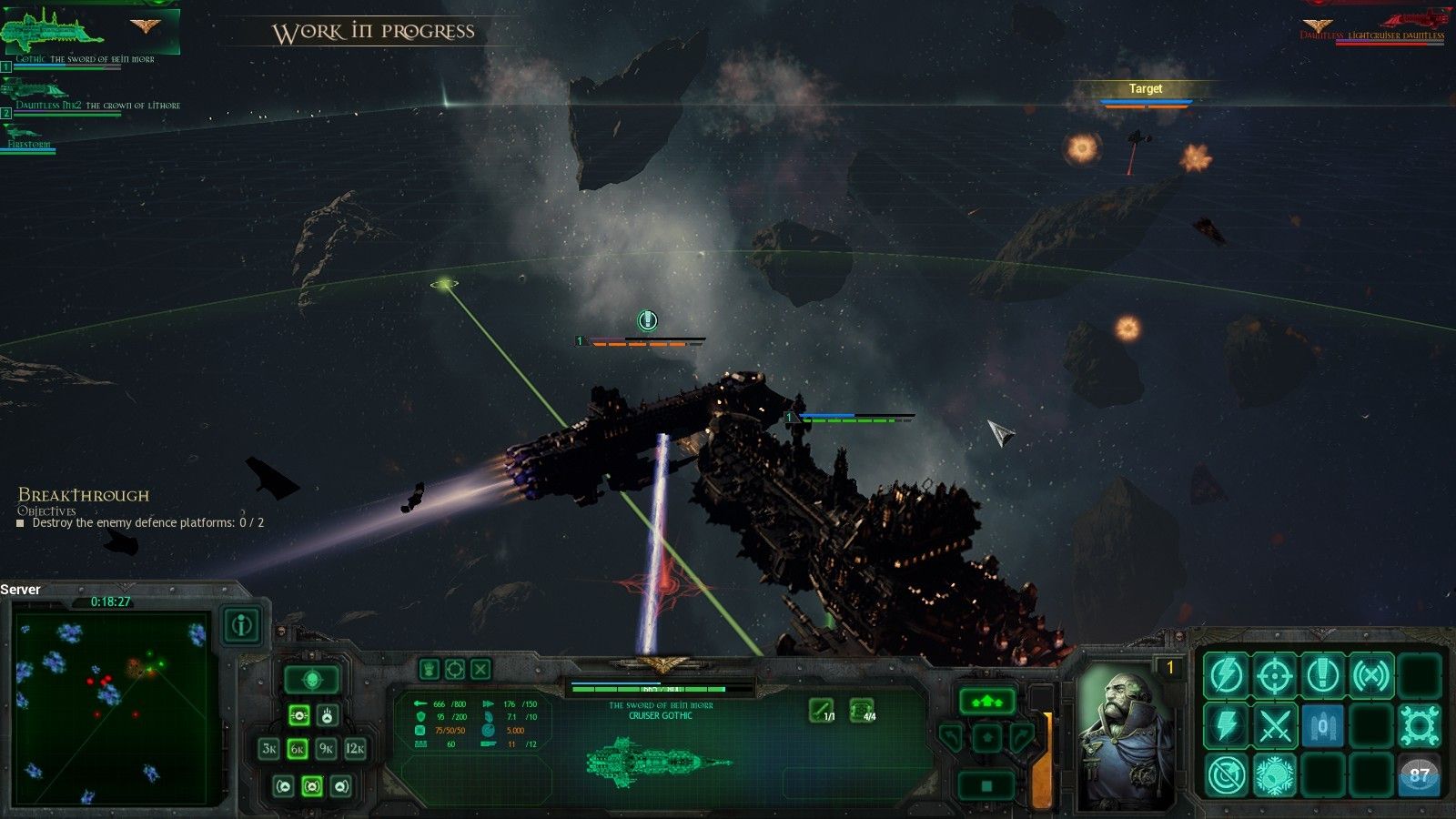Activate the gauntlet fist order icon

430,670
